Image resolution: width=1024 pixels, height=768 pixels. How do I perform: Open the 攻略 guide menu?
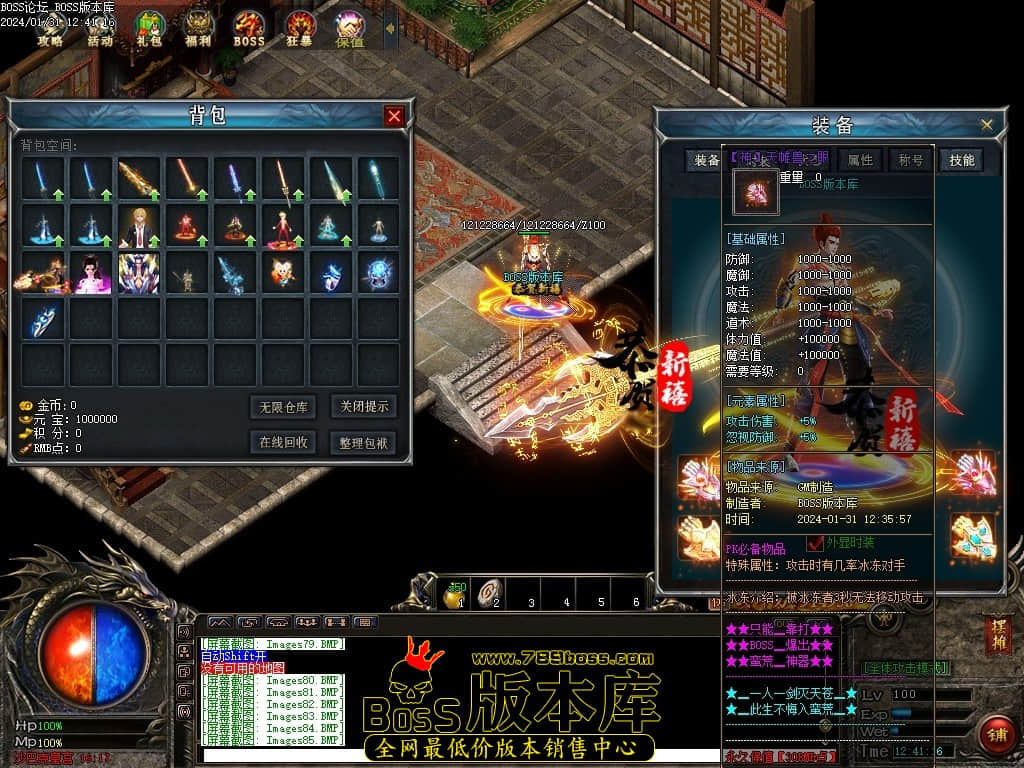click(x=50, y=28)
